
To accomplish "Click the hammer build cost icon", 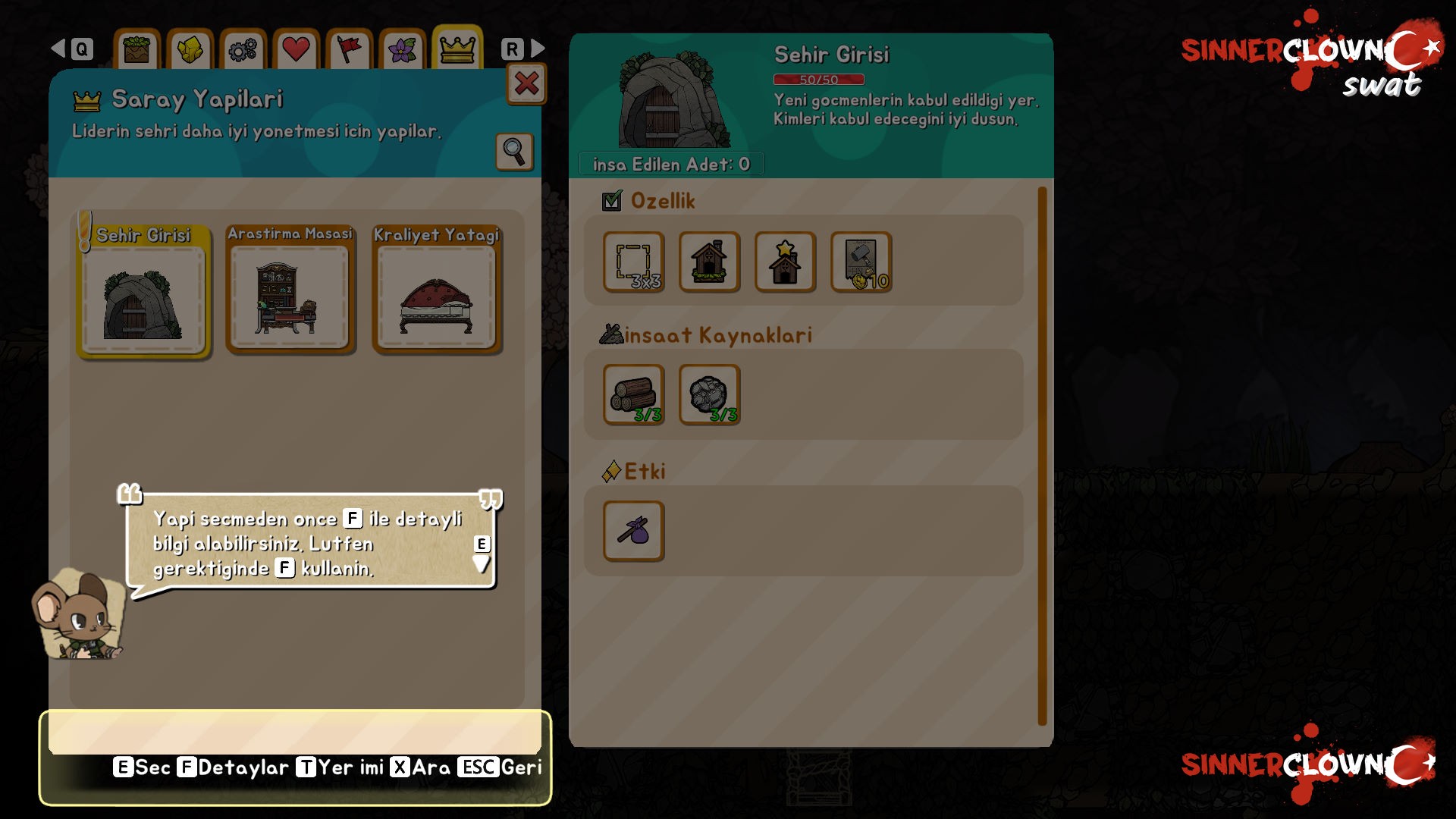I will point(861,262).
